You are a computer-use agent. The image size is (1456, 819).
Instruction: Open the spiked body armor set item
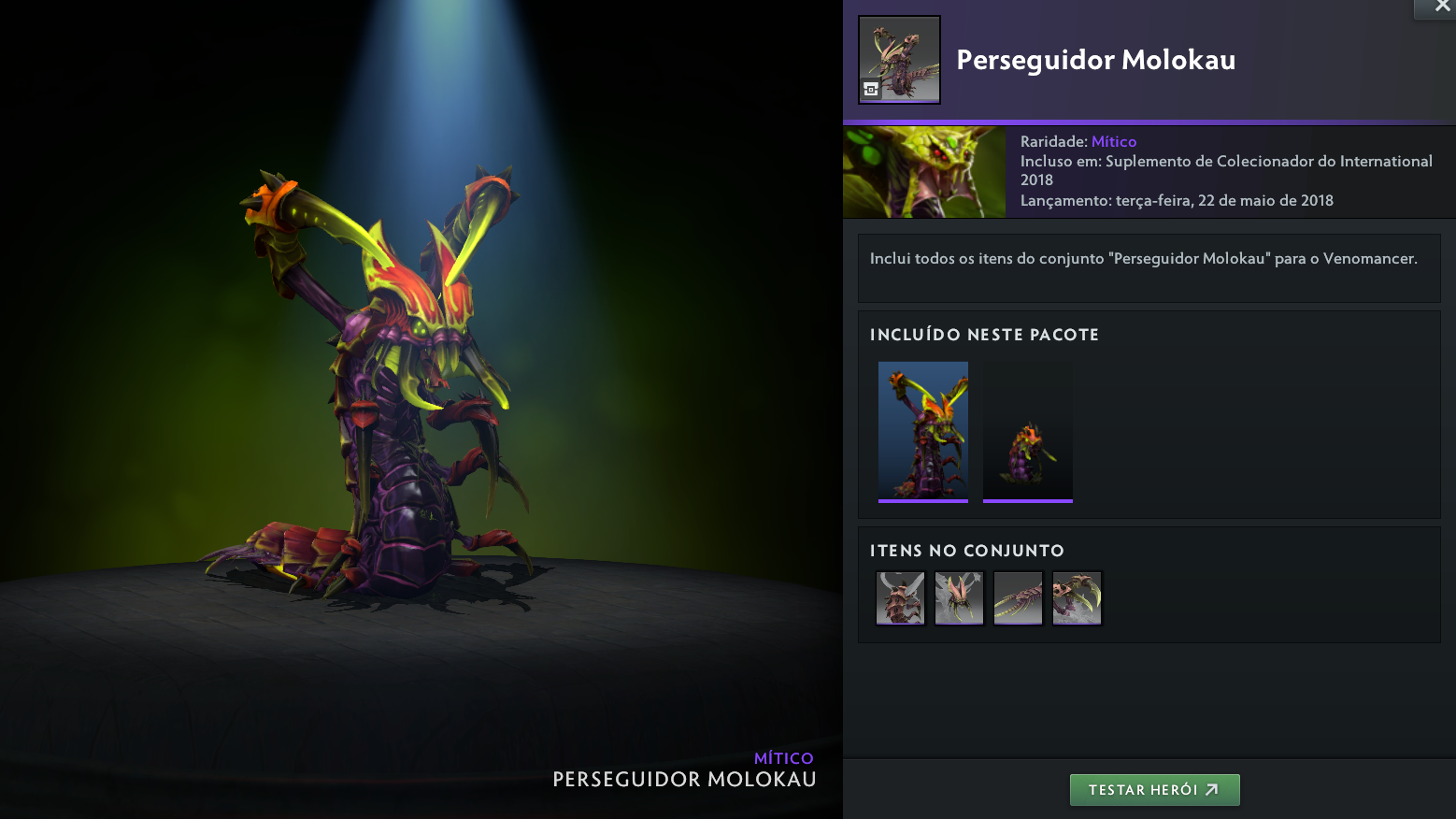(x=901, y=598)
